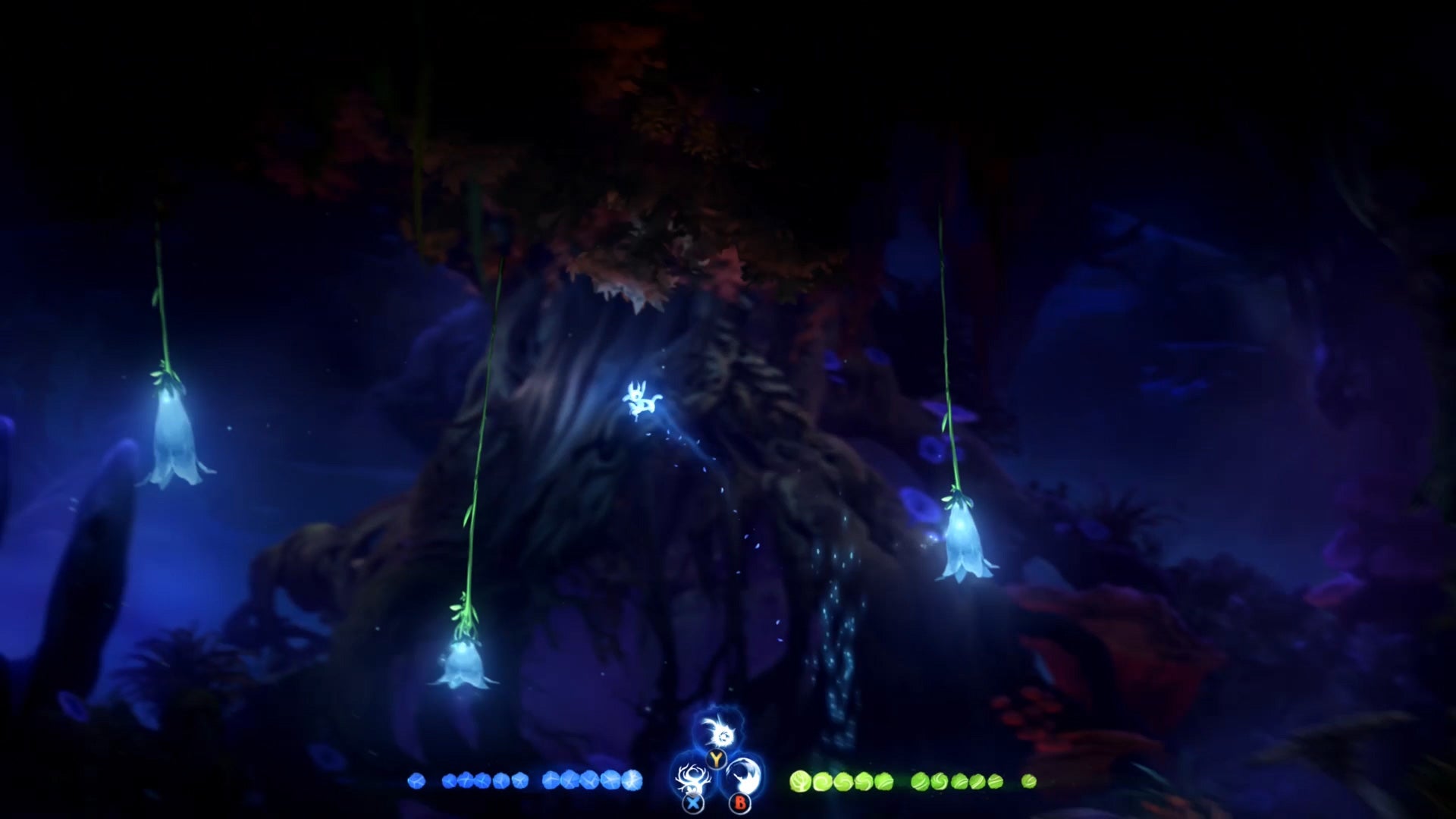Select the leftmost small energy orb icon
This screenshot has width=1456, height=819.
click(x=416, y=780)
